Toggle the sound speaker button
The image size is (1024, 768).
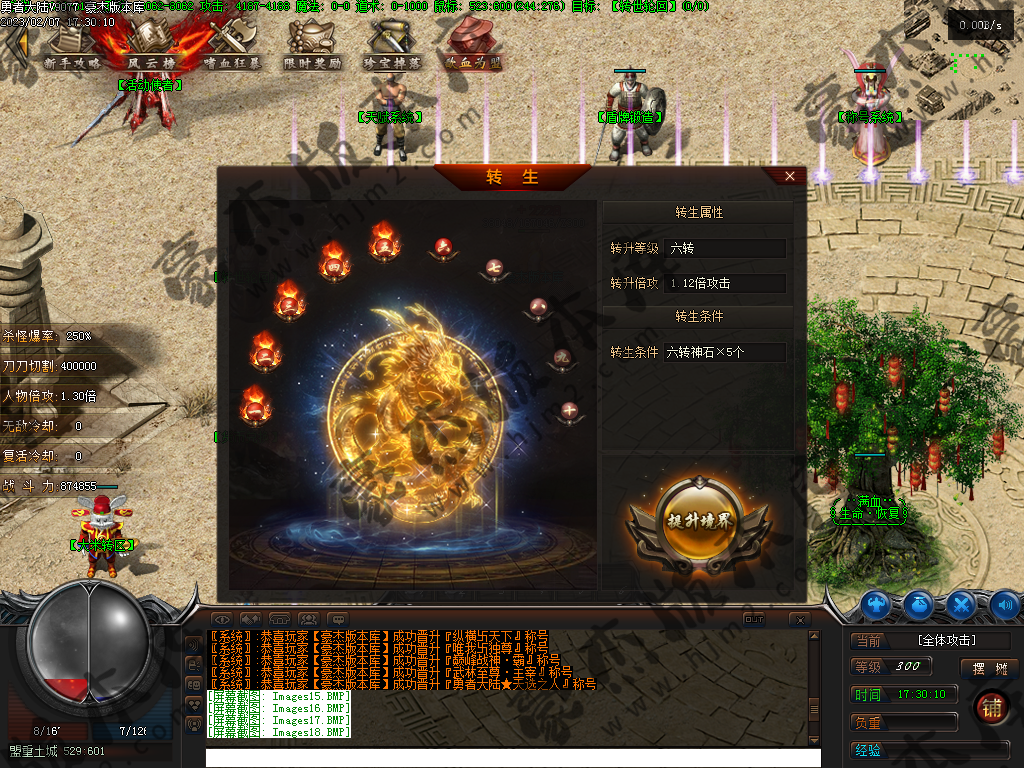1004,604
